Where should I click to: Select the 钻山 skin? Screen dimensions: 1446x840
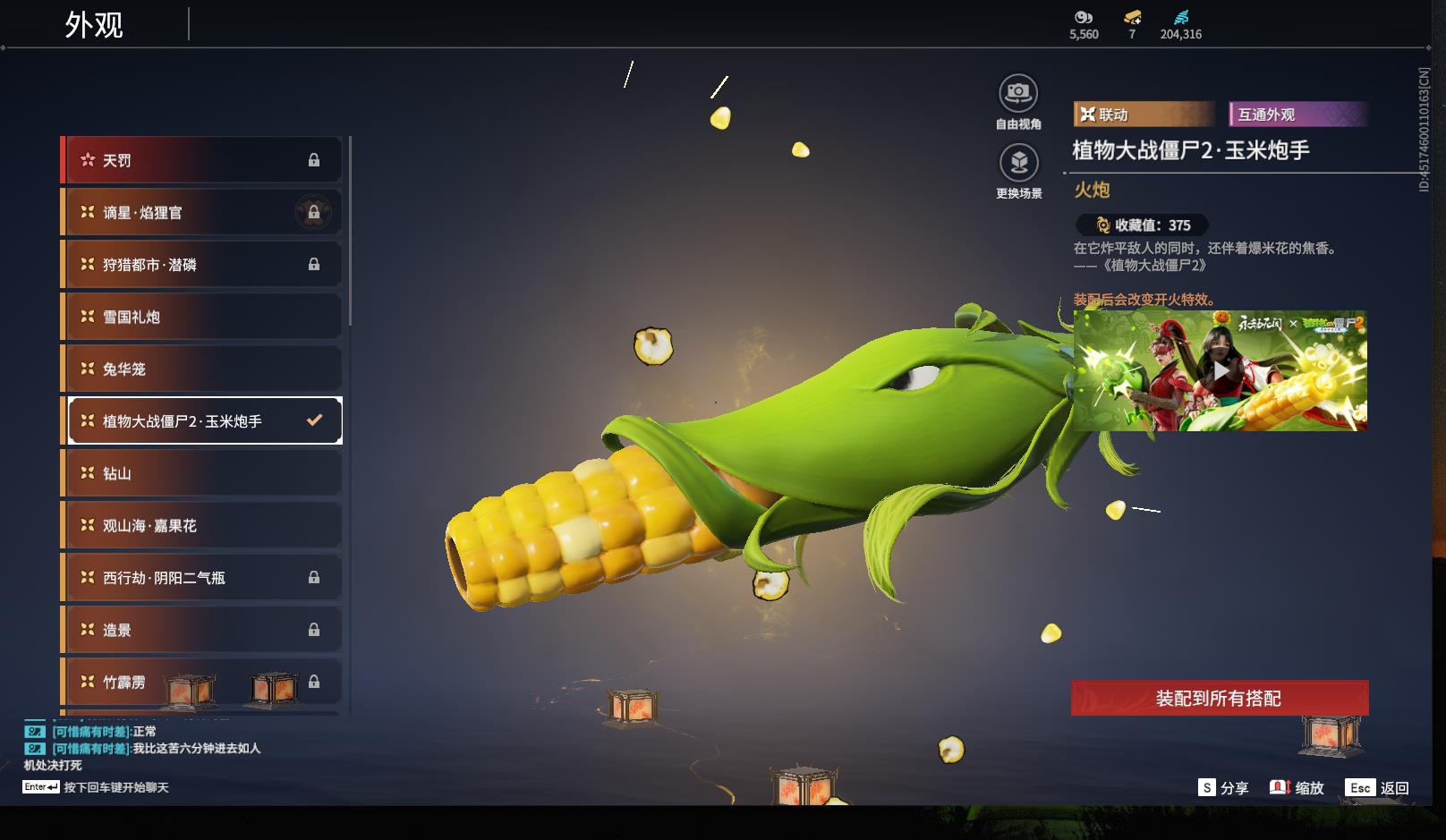coord(203,473)
